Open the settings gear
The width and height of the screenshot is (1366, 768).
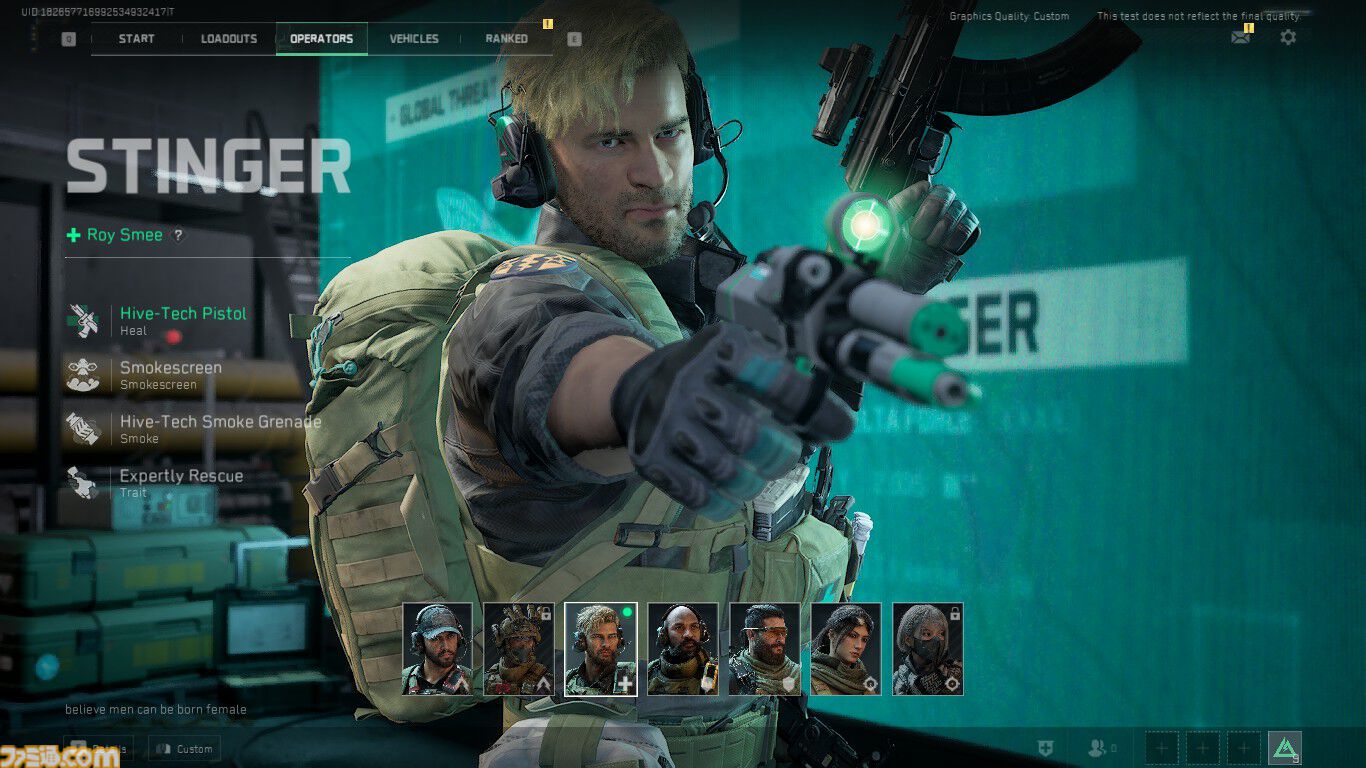[1288, 37]
